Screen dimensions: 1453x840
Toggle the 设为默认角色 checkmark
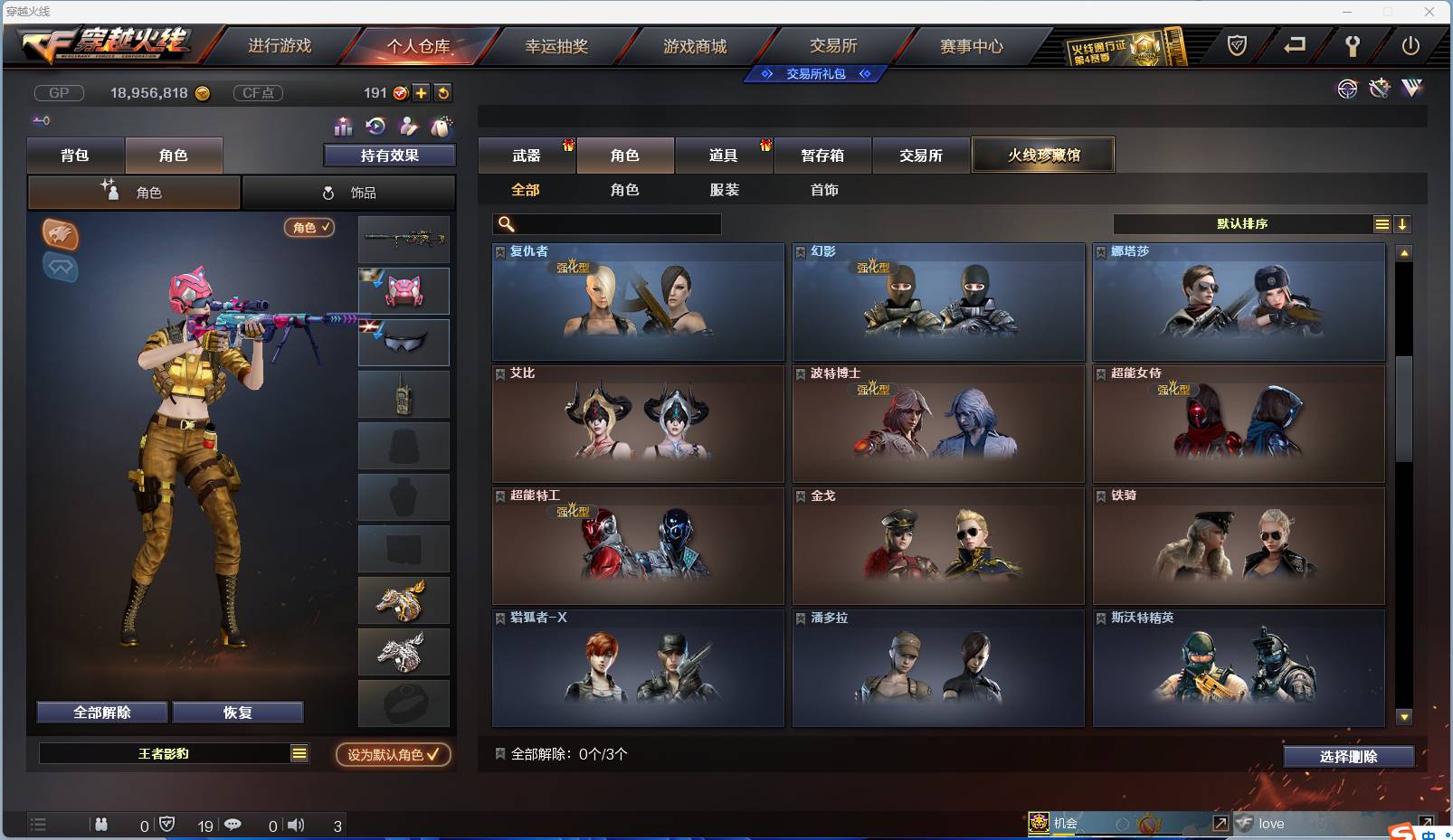pos(432,755)
